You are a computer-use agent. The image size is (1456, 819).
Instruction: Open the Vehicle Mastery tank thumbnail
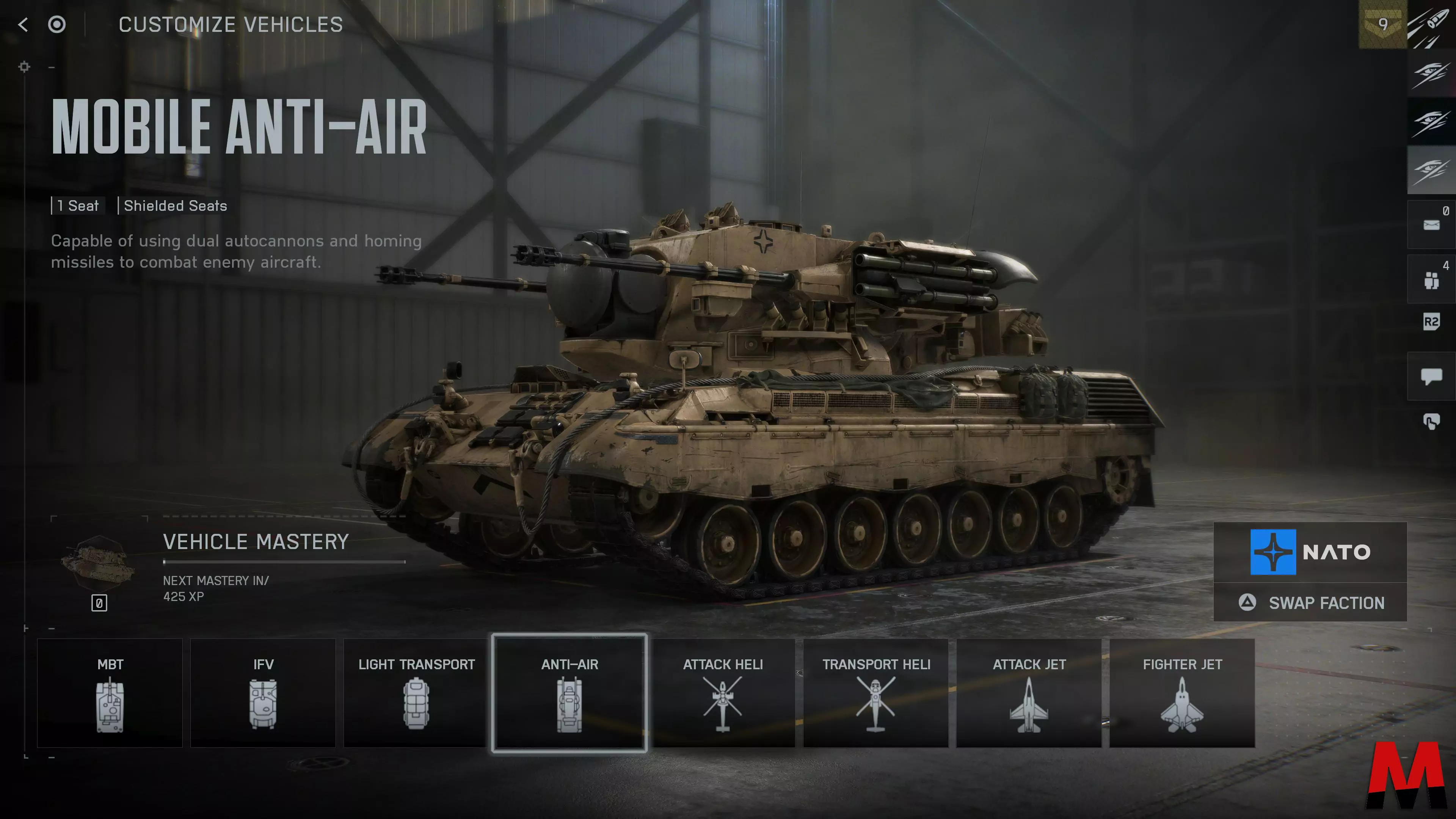pyautogui.click(x=98, y=563)
